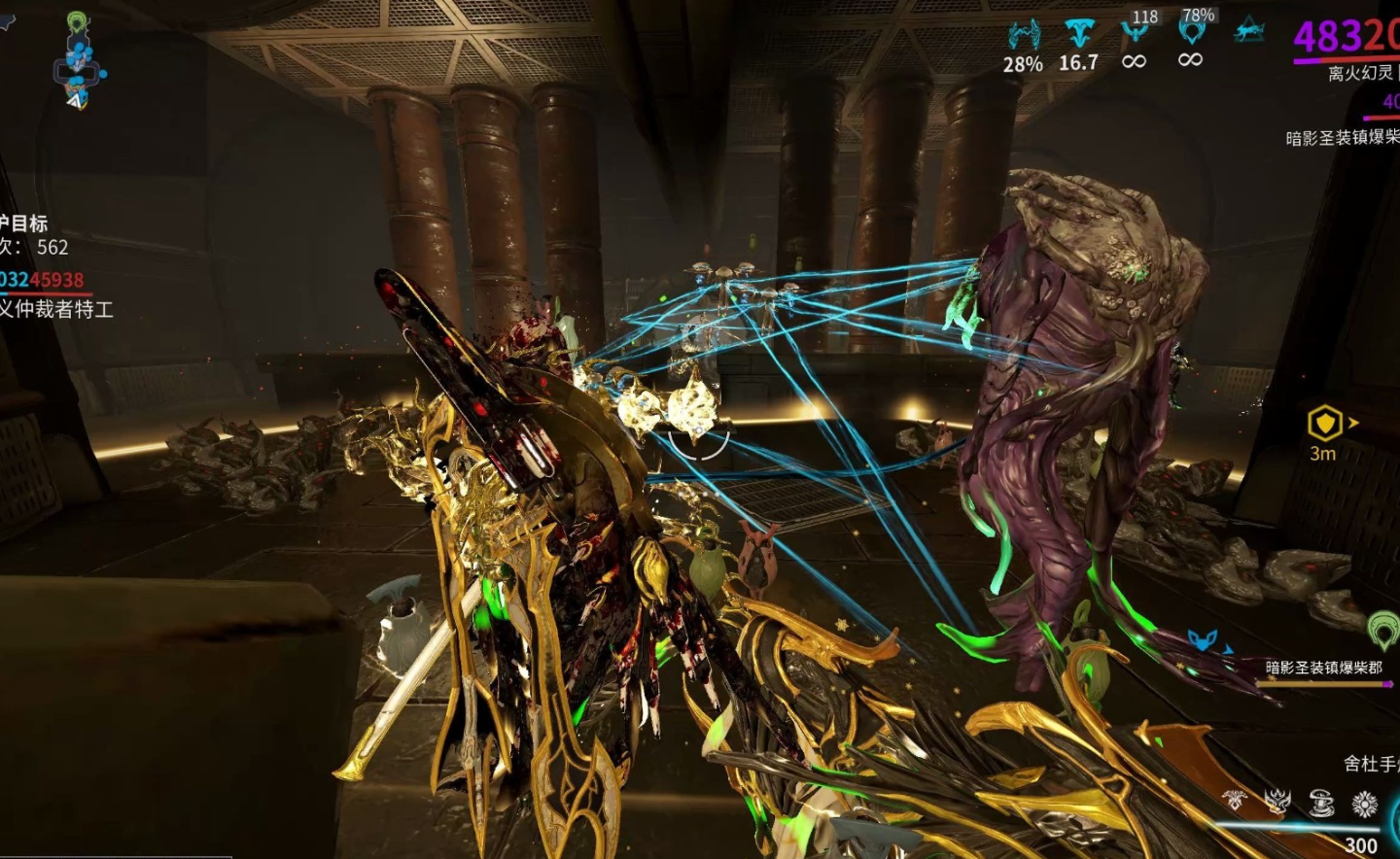The width and height of the screenshot is (1400, 859).
Task: Activate the first ability icon
Action: [1235, 801]
